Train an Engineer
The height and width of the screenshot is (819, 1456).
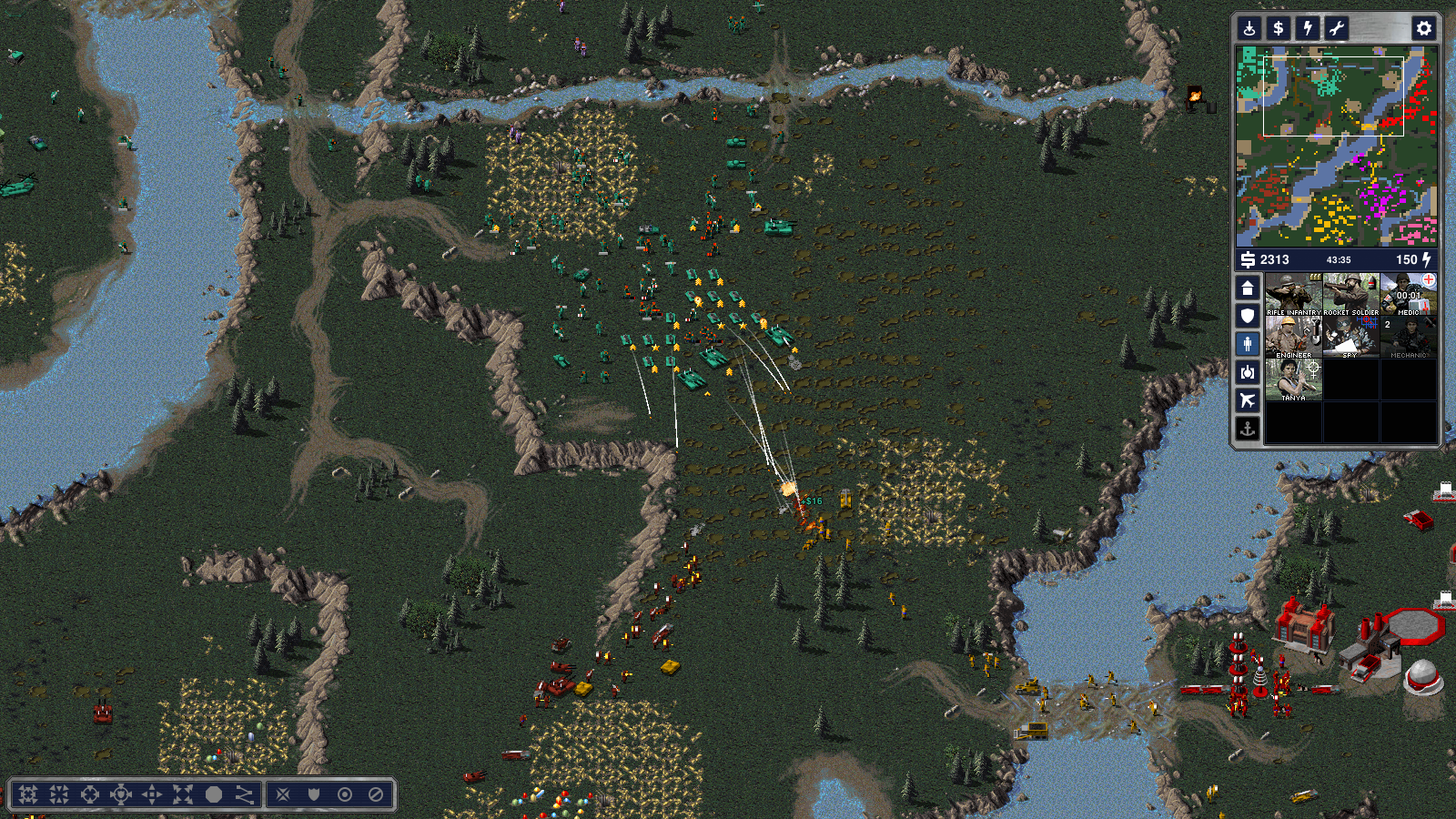point(1293,338)
